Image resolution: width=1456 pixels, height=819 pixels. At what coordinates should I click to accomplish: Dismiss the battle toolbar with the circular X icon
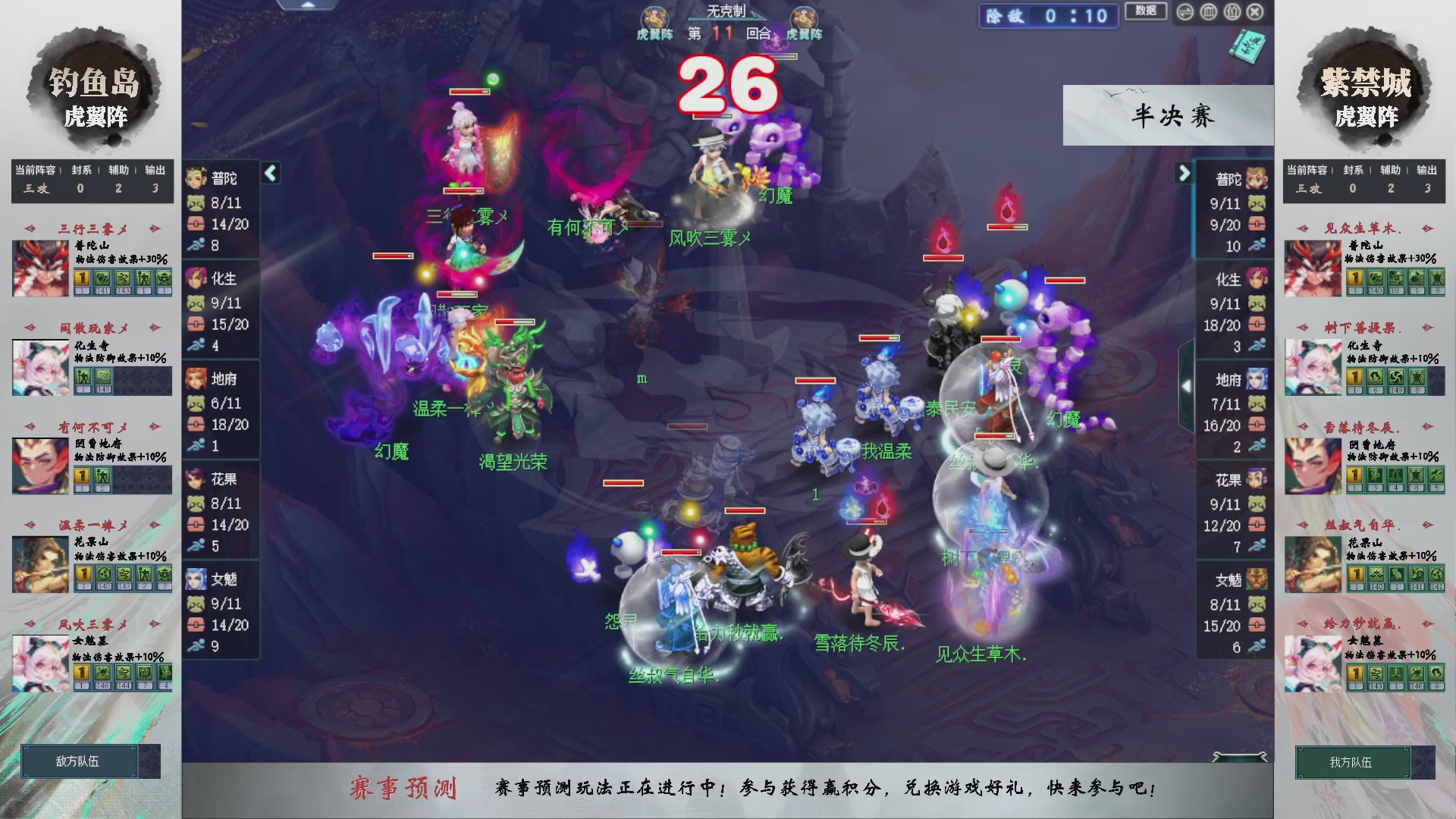point(1256,12)
